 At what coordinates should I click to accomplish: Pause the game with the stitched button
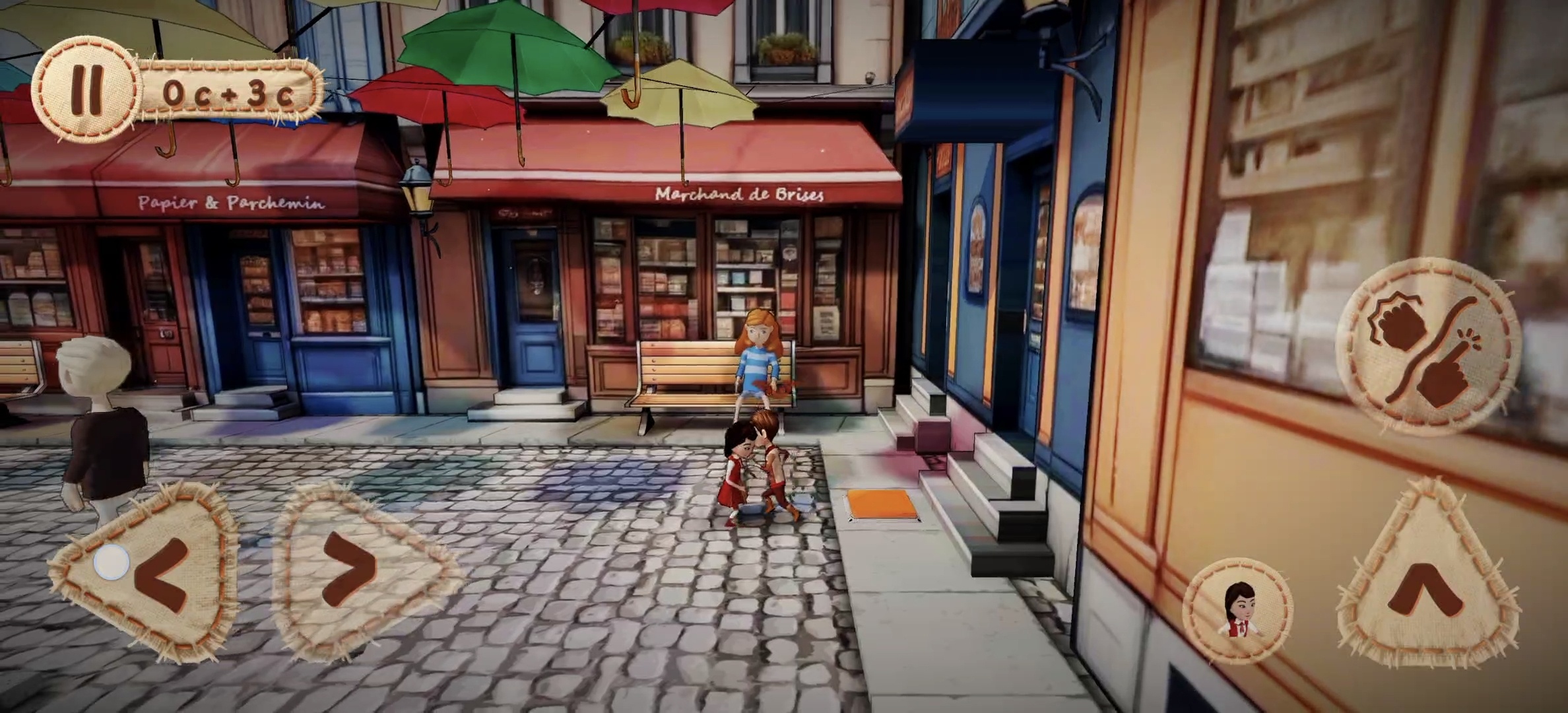(87, 90)
